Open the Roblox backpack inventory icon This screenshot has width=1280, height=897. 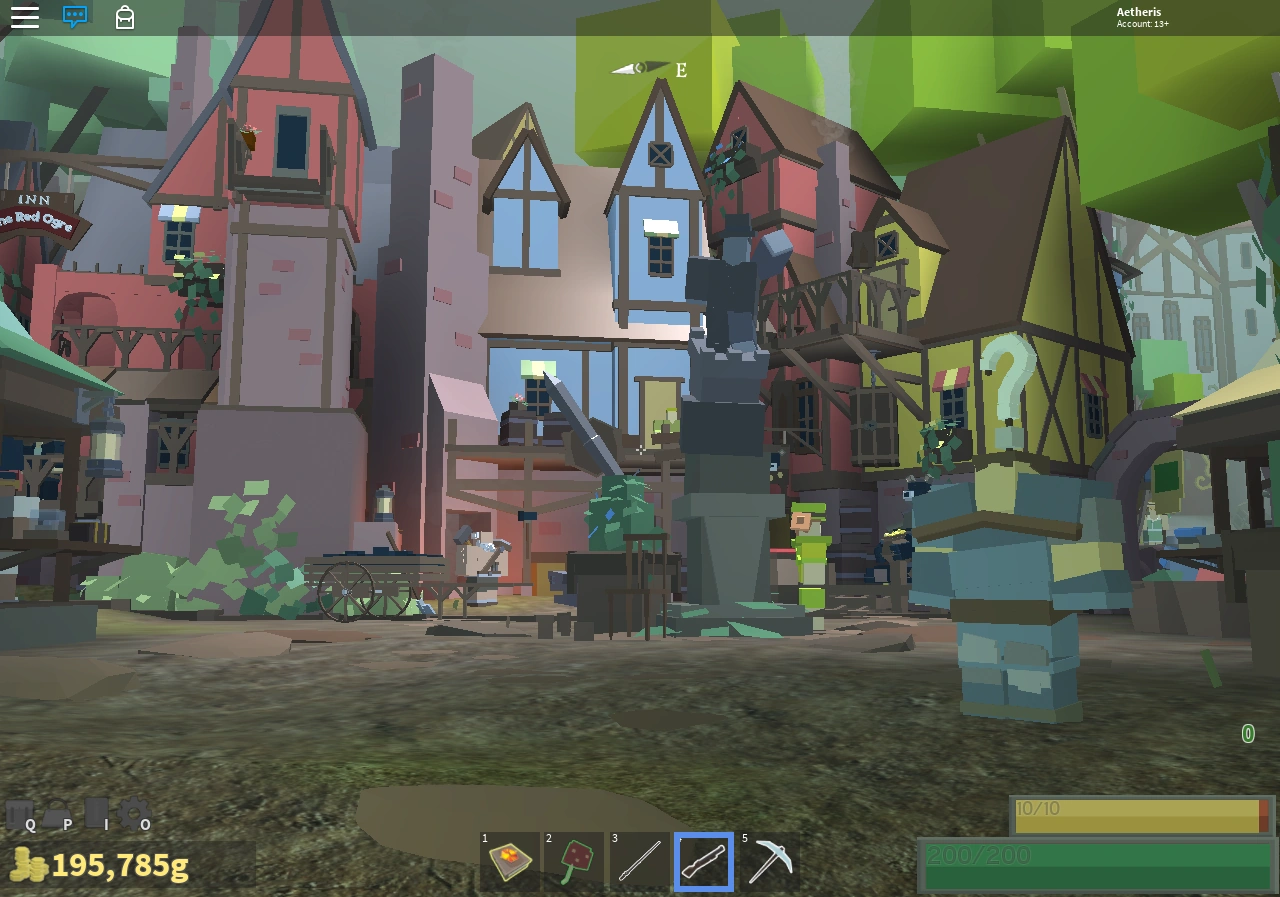click(x=124, y=17)
